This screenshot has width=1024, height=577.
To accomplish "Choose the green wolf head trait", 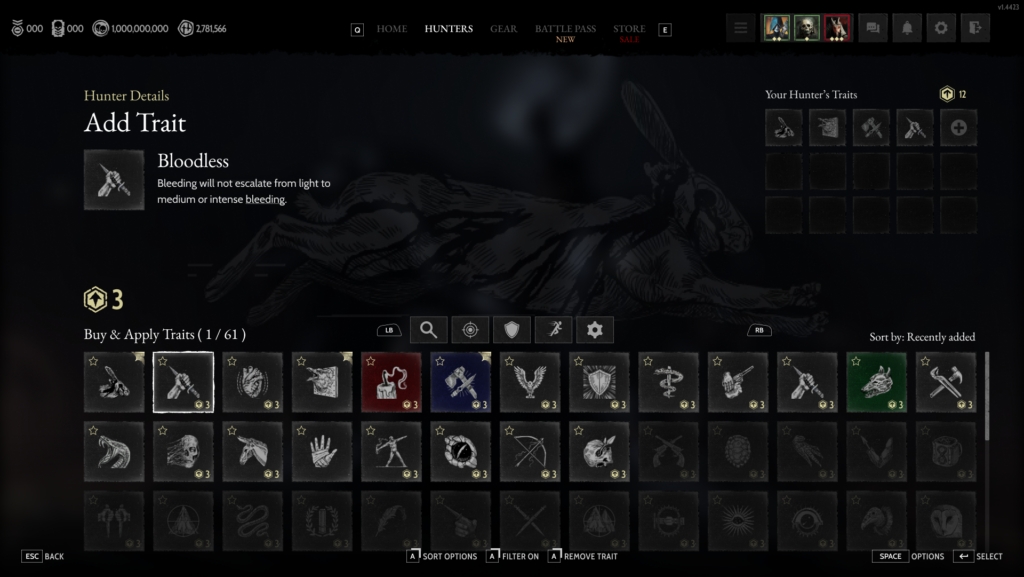I will pos(877,382).
